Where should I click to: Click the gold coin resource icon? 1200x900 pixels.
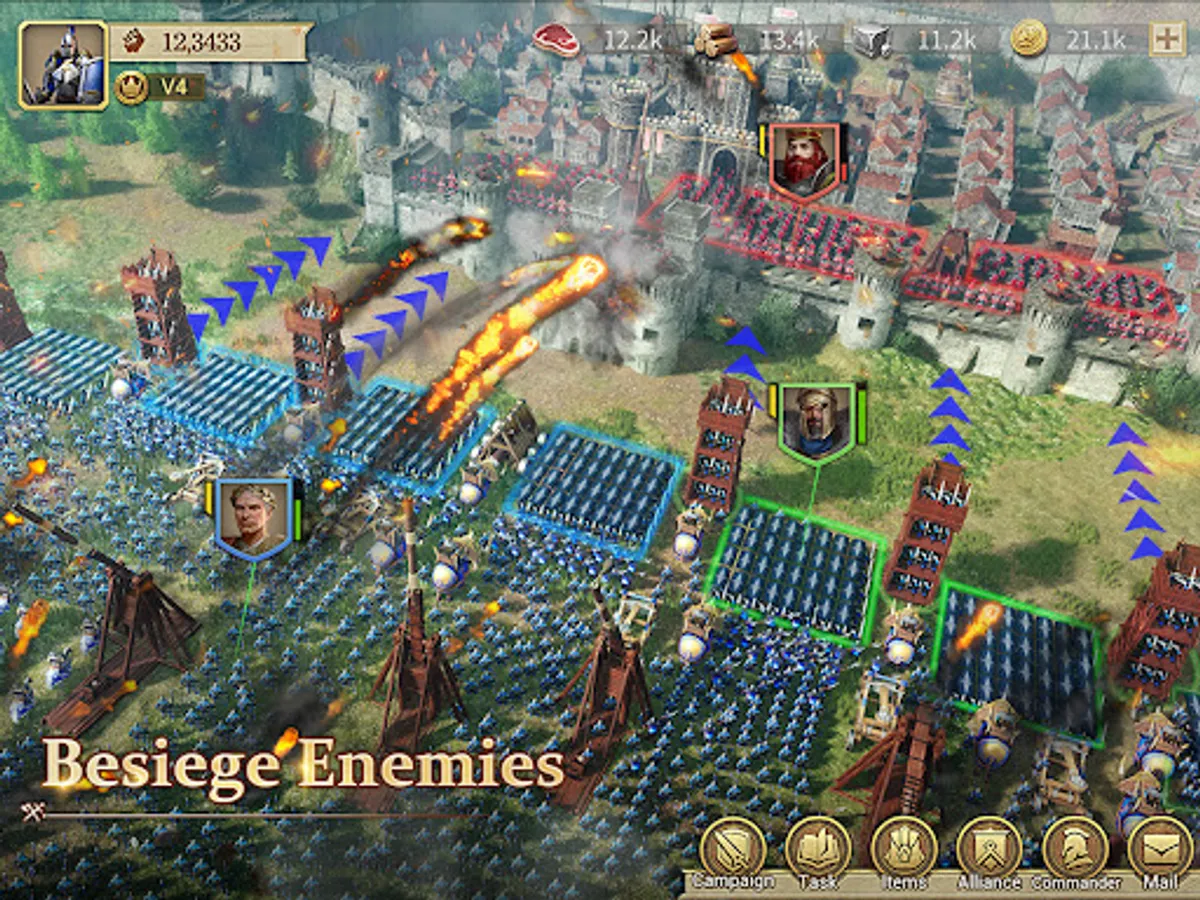pyautogui.click(x=1028, y=39)
